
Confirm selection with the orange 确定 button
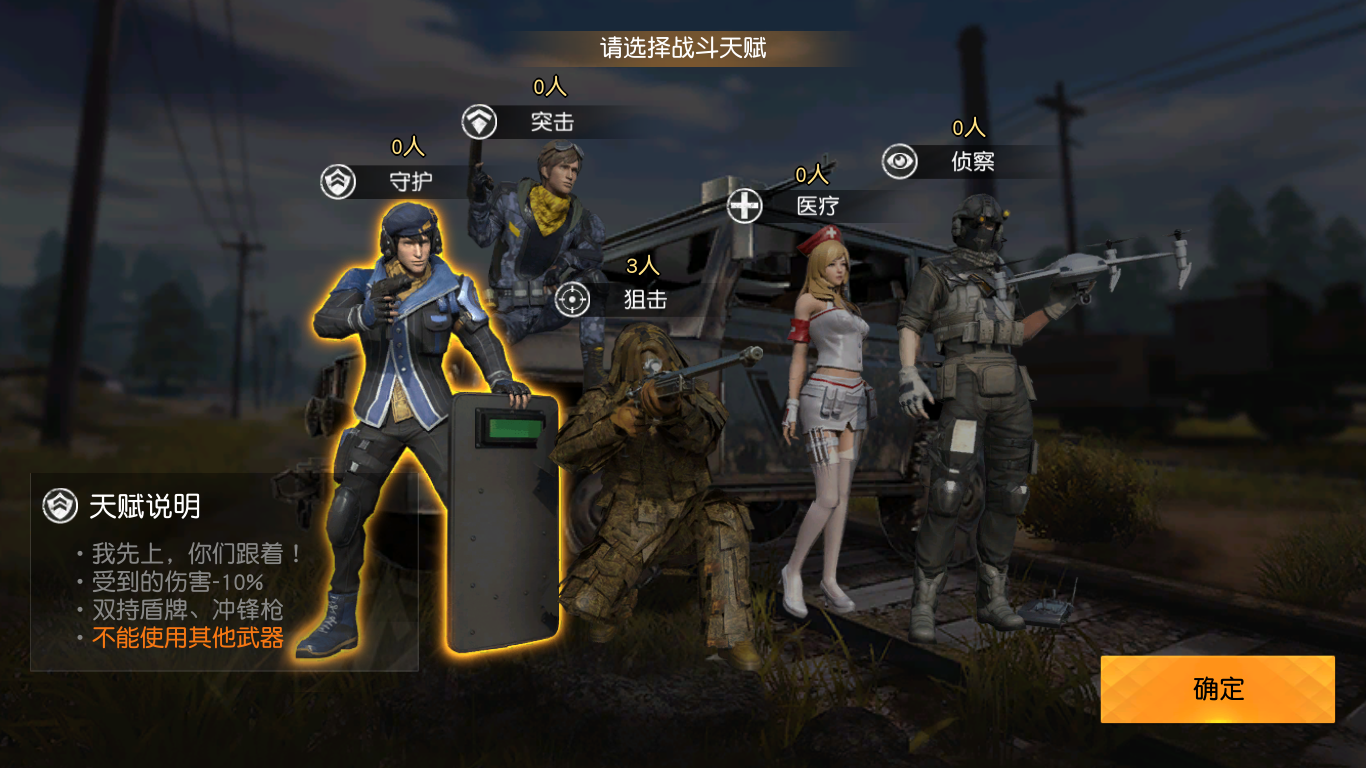click(x=1217, y=689)
